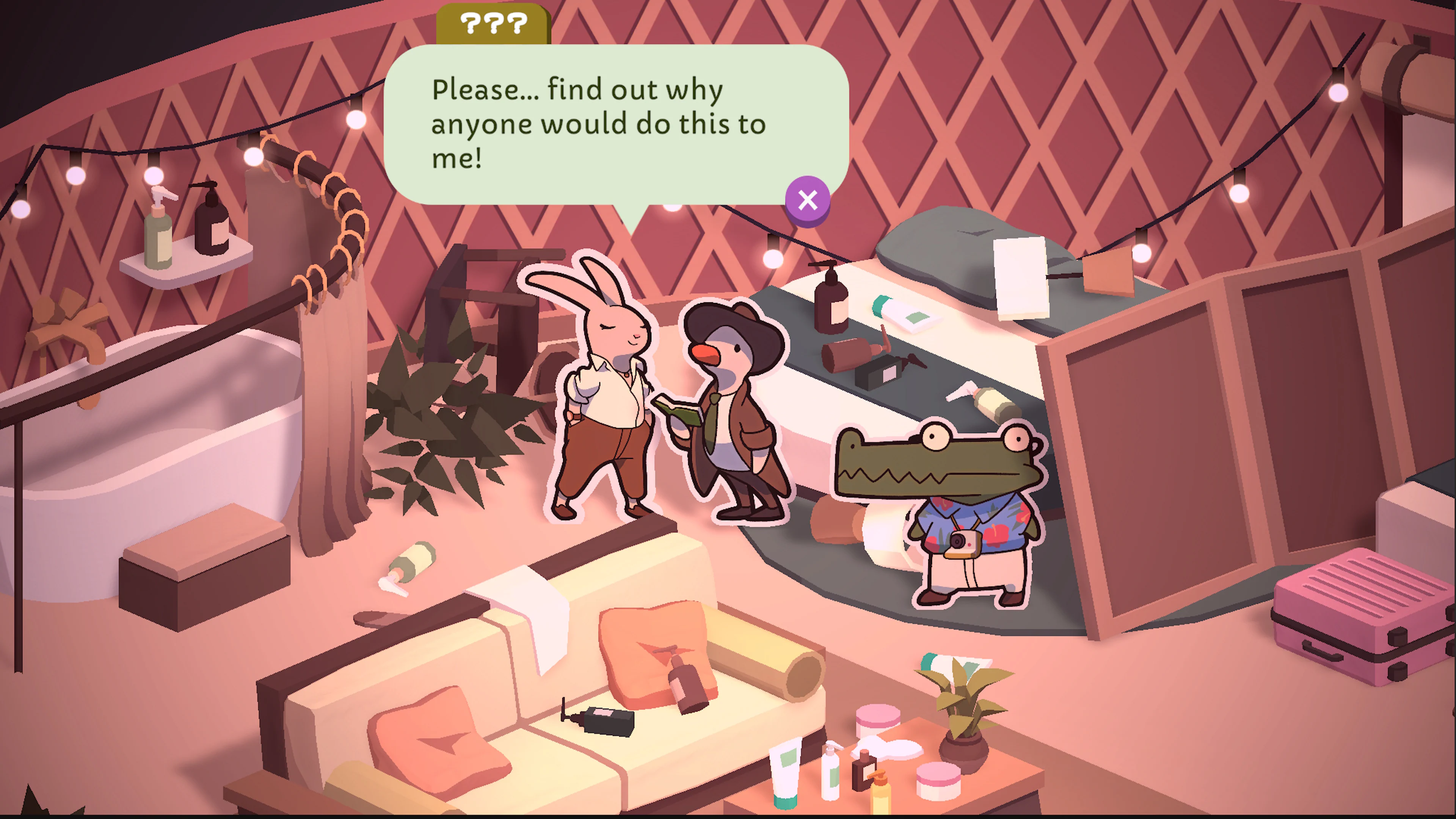Click the lotion bottle on the couch
1456x819 pixels.
click(687, 690)
